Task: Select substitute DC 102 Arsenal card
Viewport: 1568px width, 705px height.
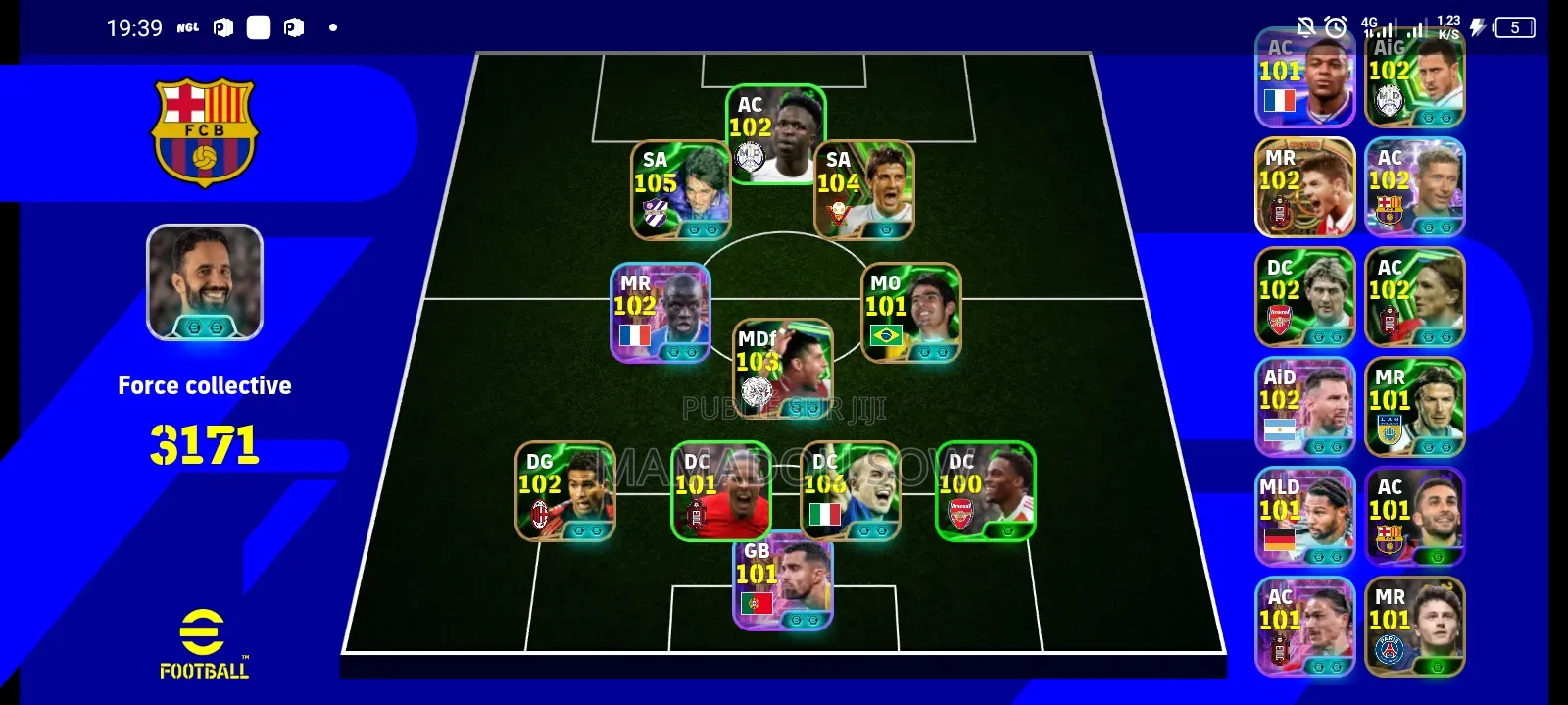Action: pos(1304,297)
